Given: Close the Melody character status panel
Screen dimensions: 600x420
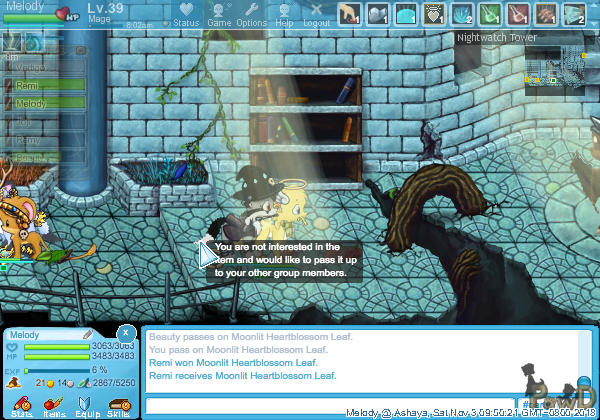Looking at the screenshot, I should coord(125,332).
